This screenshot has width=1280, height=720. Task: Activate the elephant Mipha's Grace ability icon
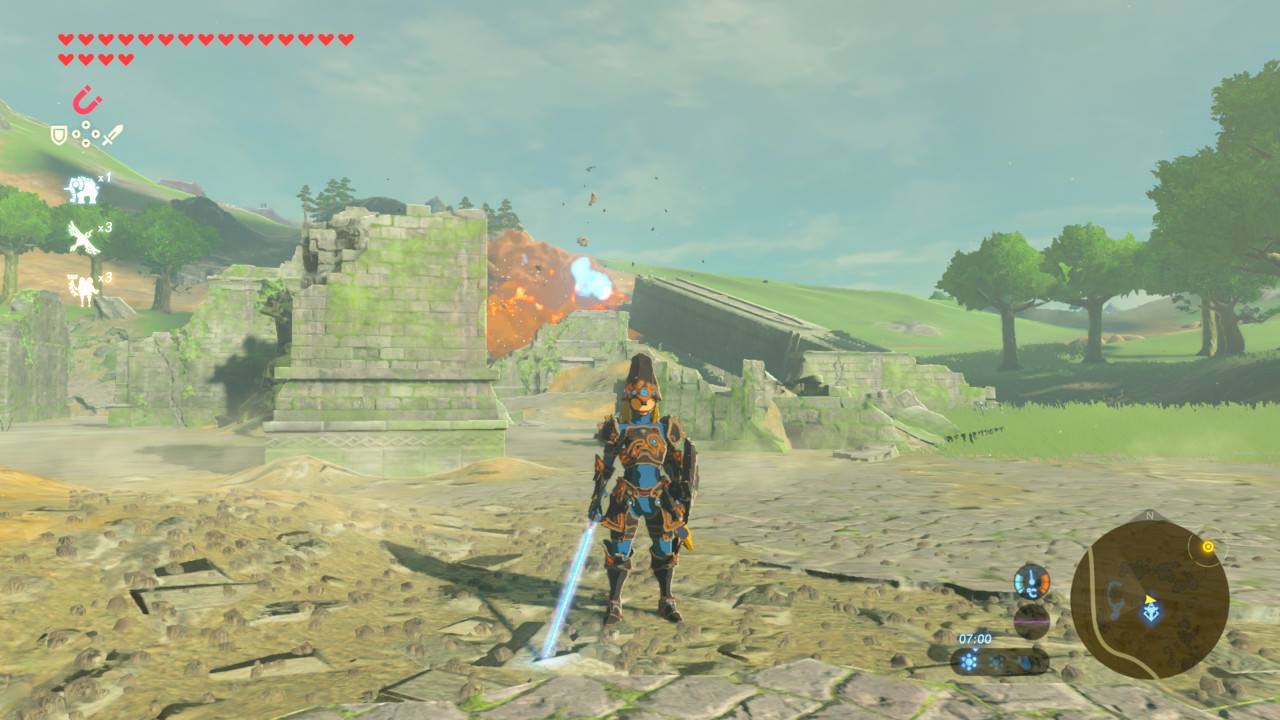pyautogui.click(x=81, y=188)
